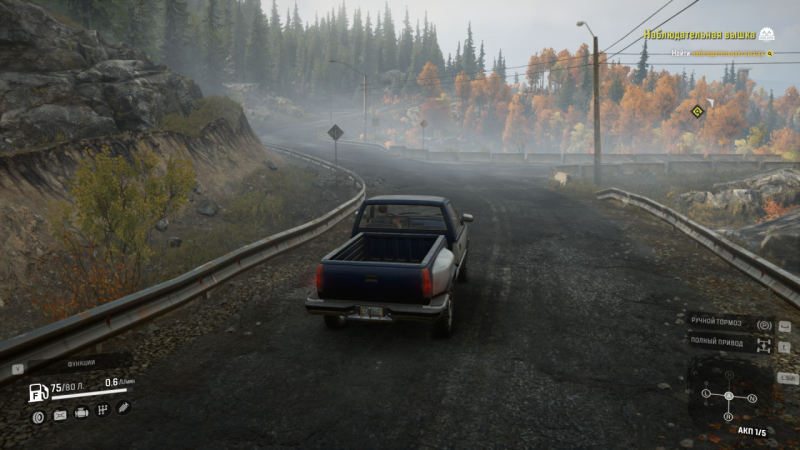The width and height of the screenshot is (800, 450).
Task: Click the tire status icon
Action: (38, 416)
